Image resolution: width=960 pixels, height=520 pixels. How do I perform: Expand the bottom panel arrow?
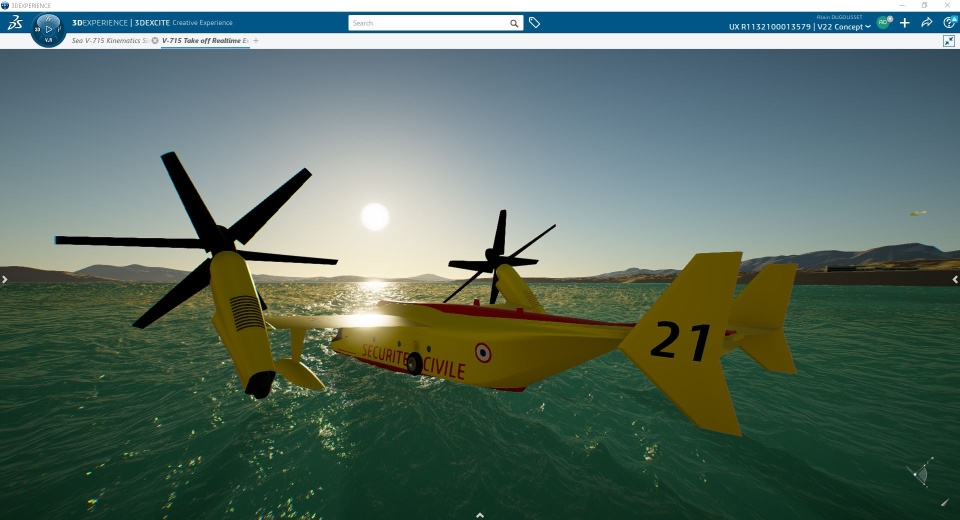[x=480, y=515]
